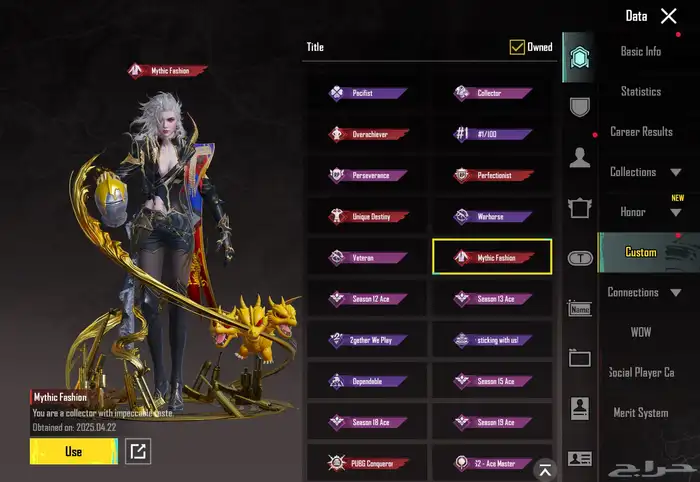Choose the Veteran title
The width and height of the screenshot is (700, 482).
367,257
